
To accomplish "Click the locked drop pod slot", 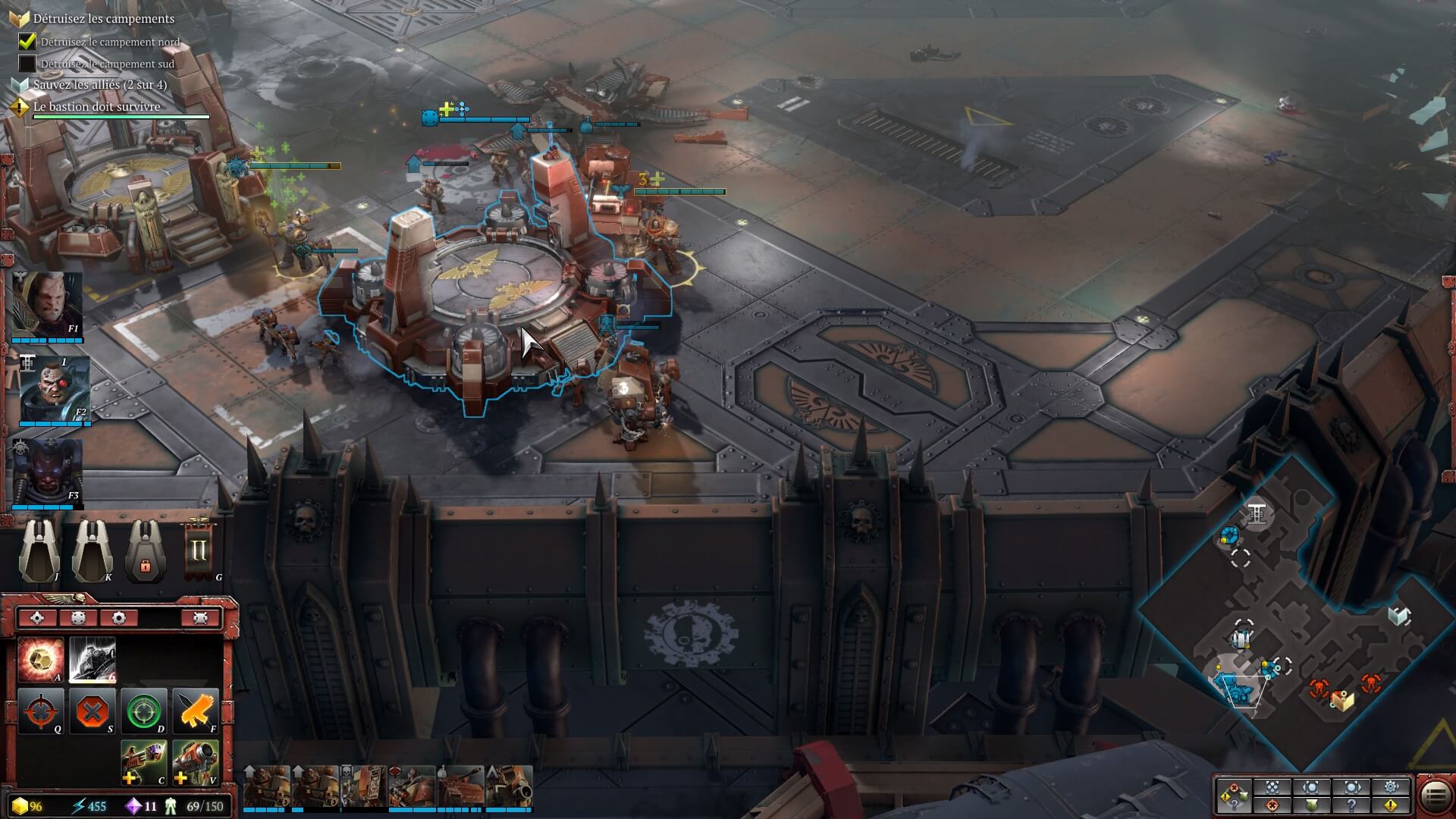I will [x=146, y=551].
